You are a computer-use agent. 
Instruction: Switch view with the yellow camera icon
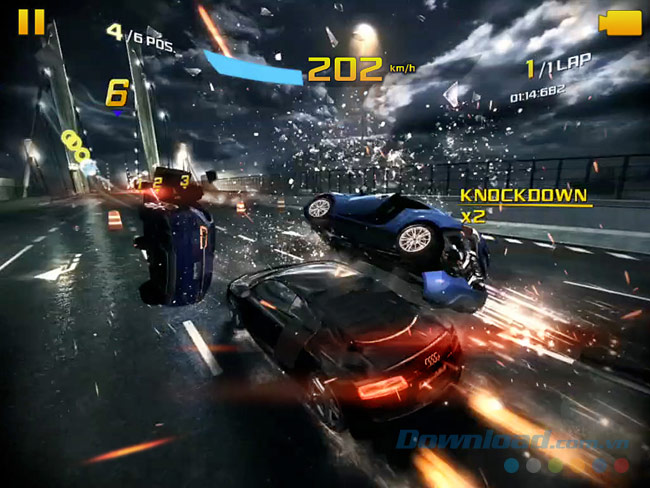(619, 23)
